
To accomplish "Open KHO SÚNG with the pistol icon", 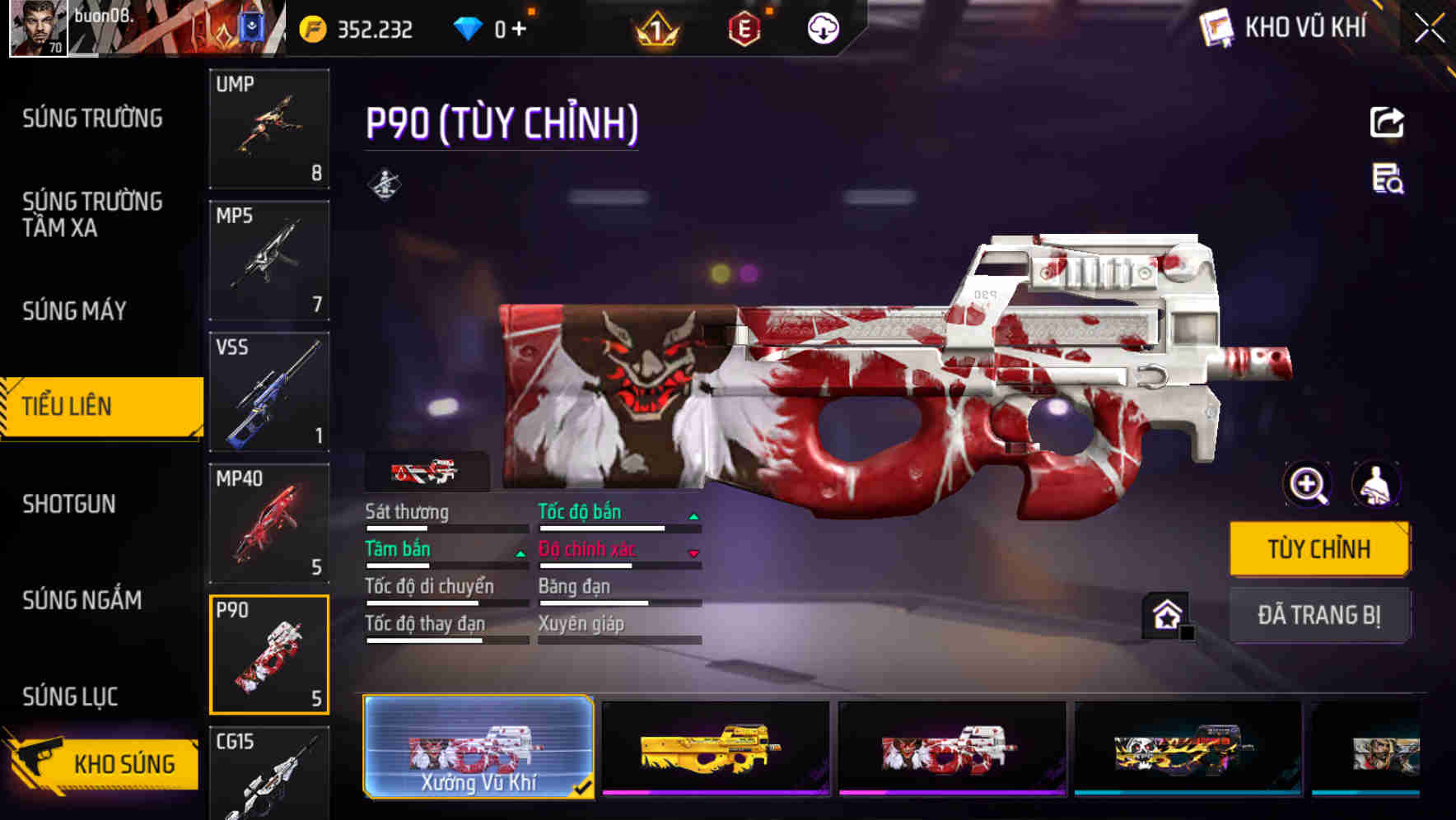I will pyautogui.click(x=99, y=762).
